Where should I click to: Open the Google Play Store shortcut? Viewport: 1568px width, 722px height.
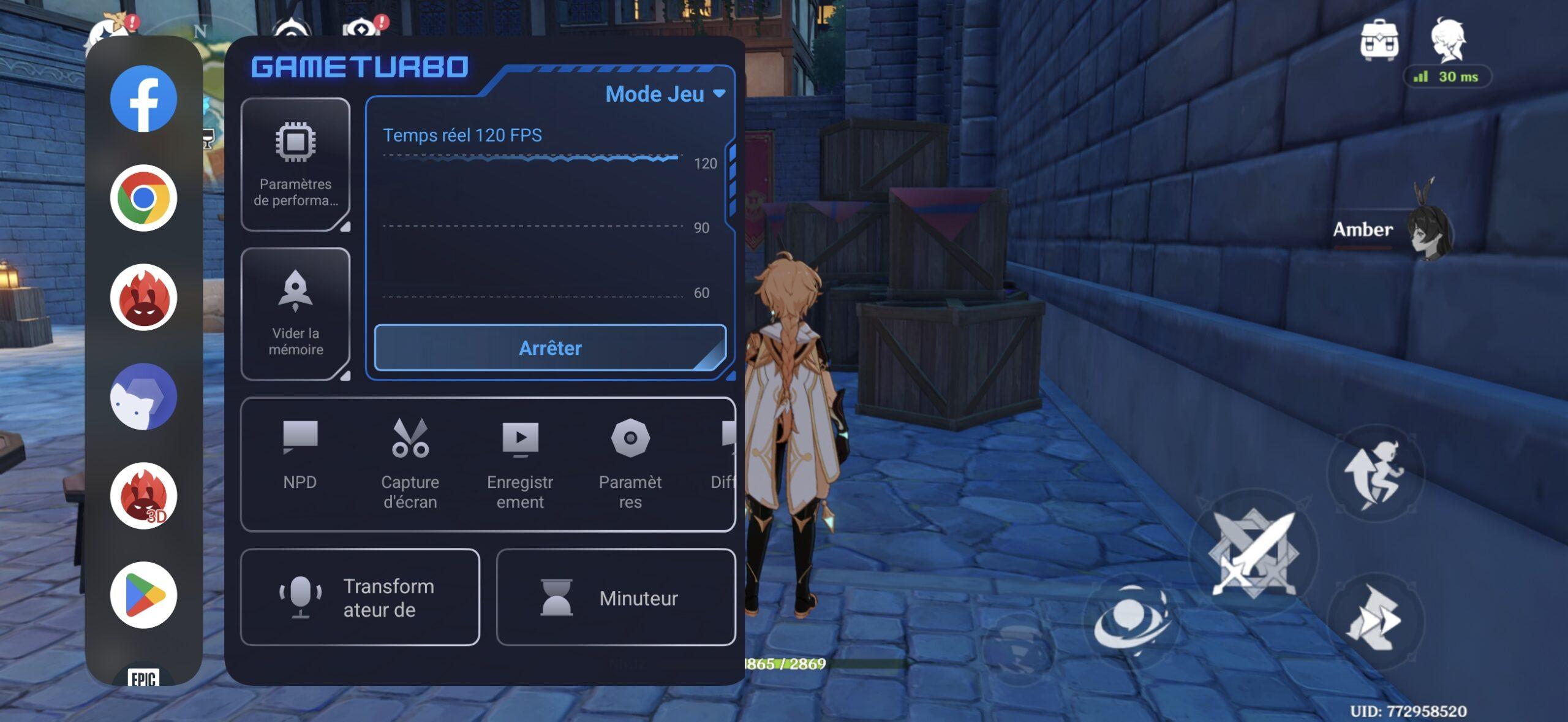click(x=143, y=595)
